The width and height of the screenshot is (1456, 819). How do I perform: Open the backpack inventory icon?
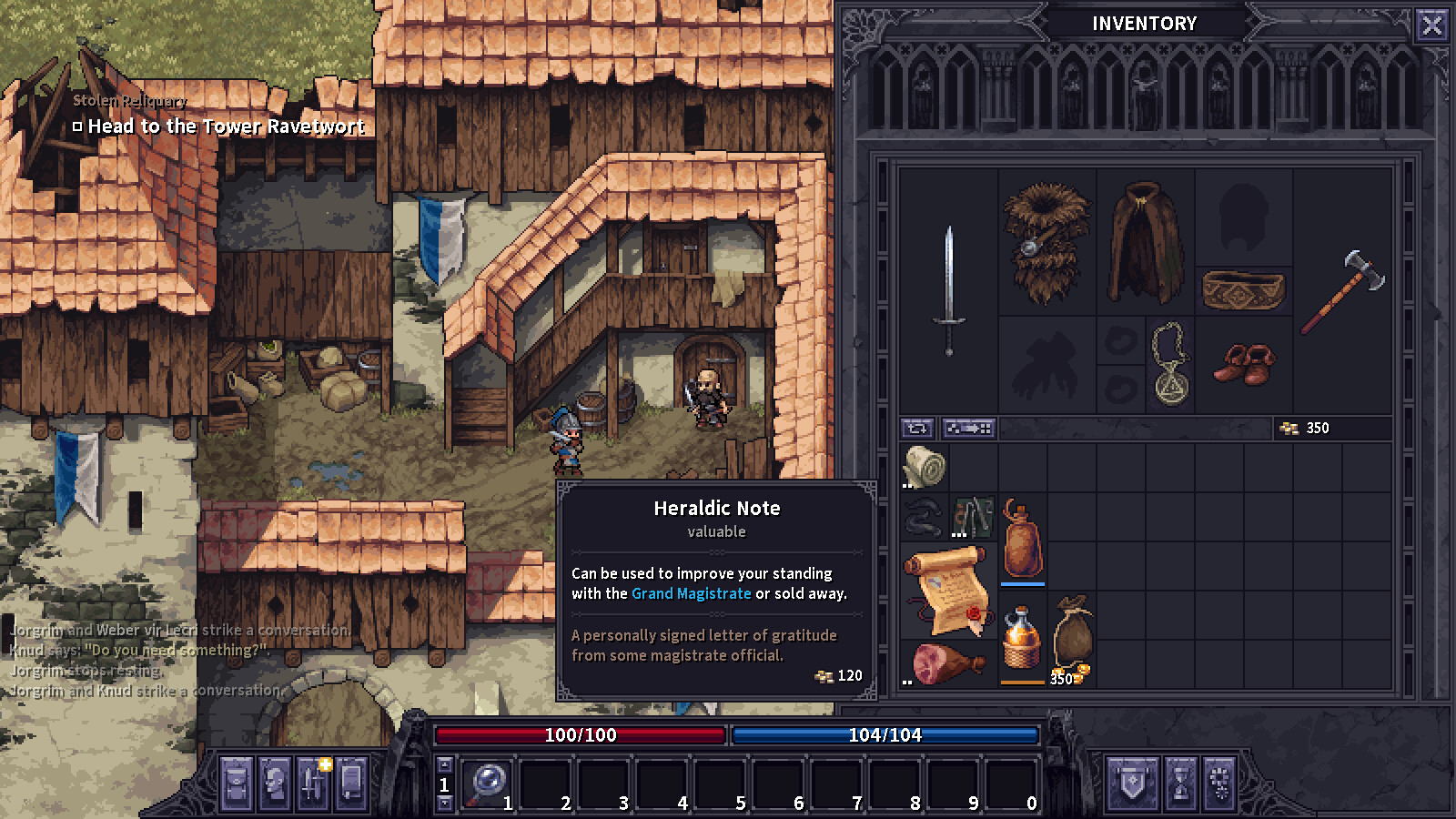pyautogui.click(x=238, y=784)
